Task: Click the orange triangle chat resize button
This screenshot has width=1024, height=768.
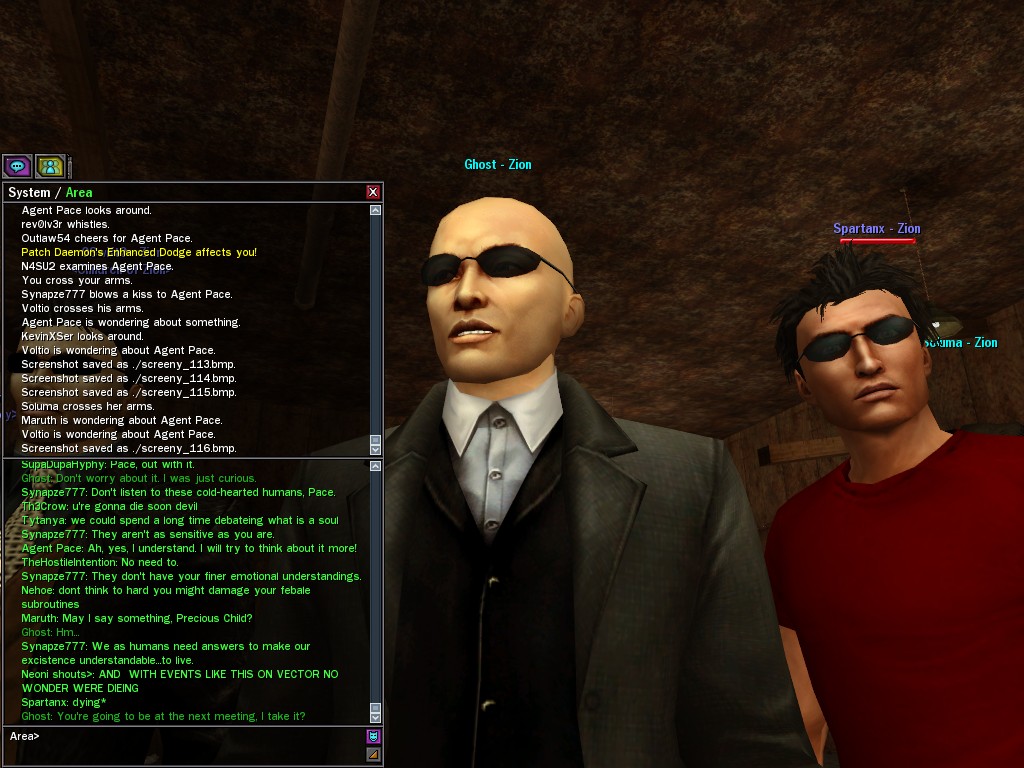Action: (374, 755)
